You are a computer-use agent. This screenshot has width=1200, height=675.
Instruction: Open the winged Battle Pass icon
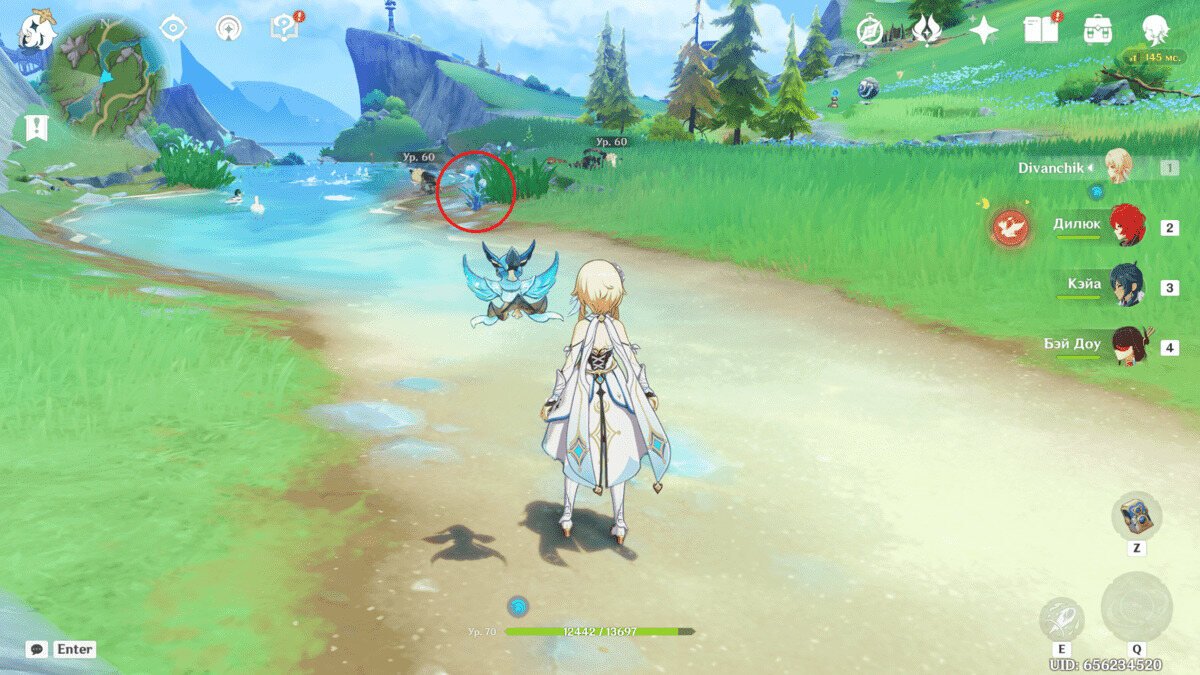(x=927, y=30)
